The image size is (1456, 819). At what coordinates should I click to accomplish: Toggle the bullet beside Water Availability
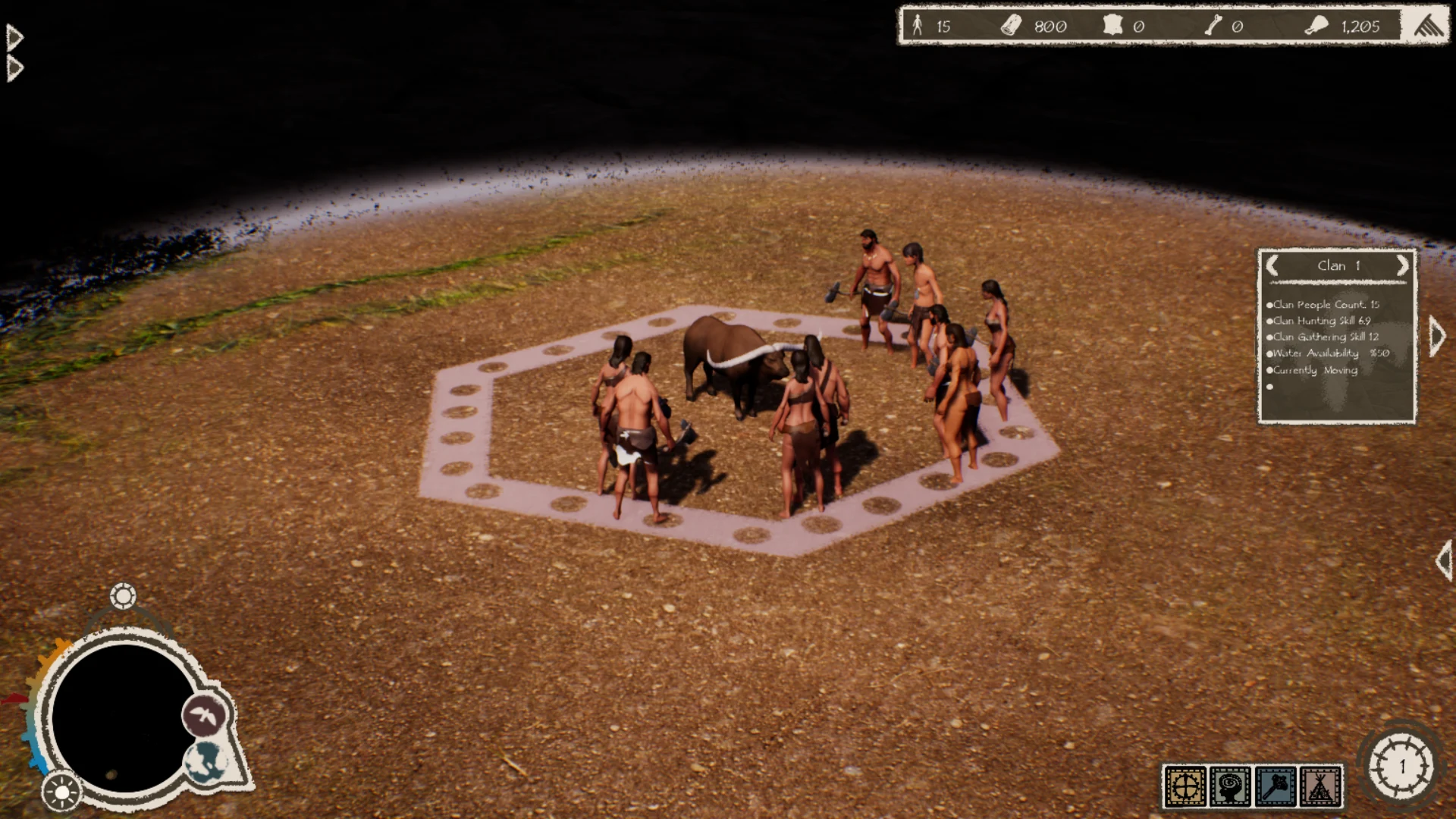click(x=1271, y=353)
